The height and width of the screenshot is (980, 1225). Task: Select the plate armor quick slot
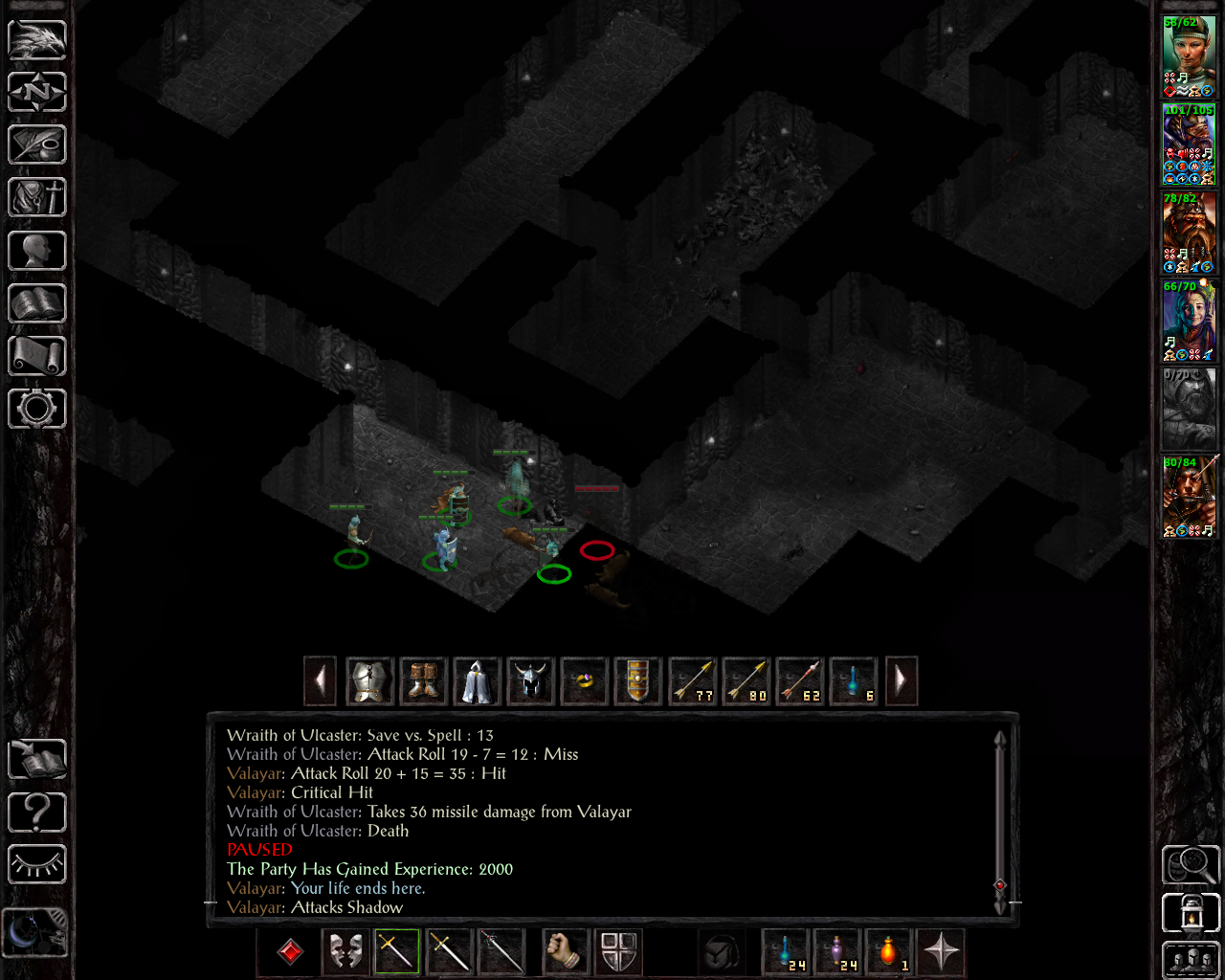(369, 681)
